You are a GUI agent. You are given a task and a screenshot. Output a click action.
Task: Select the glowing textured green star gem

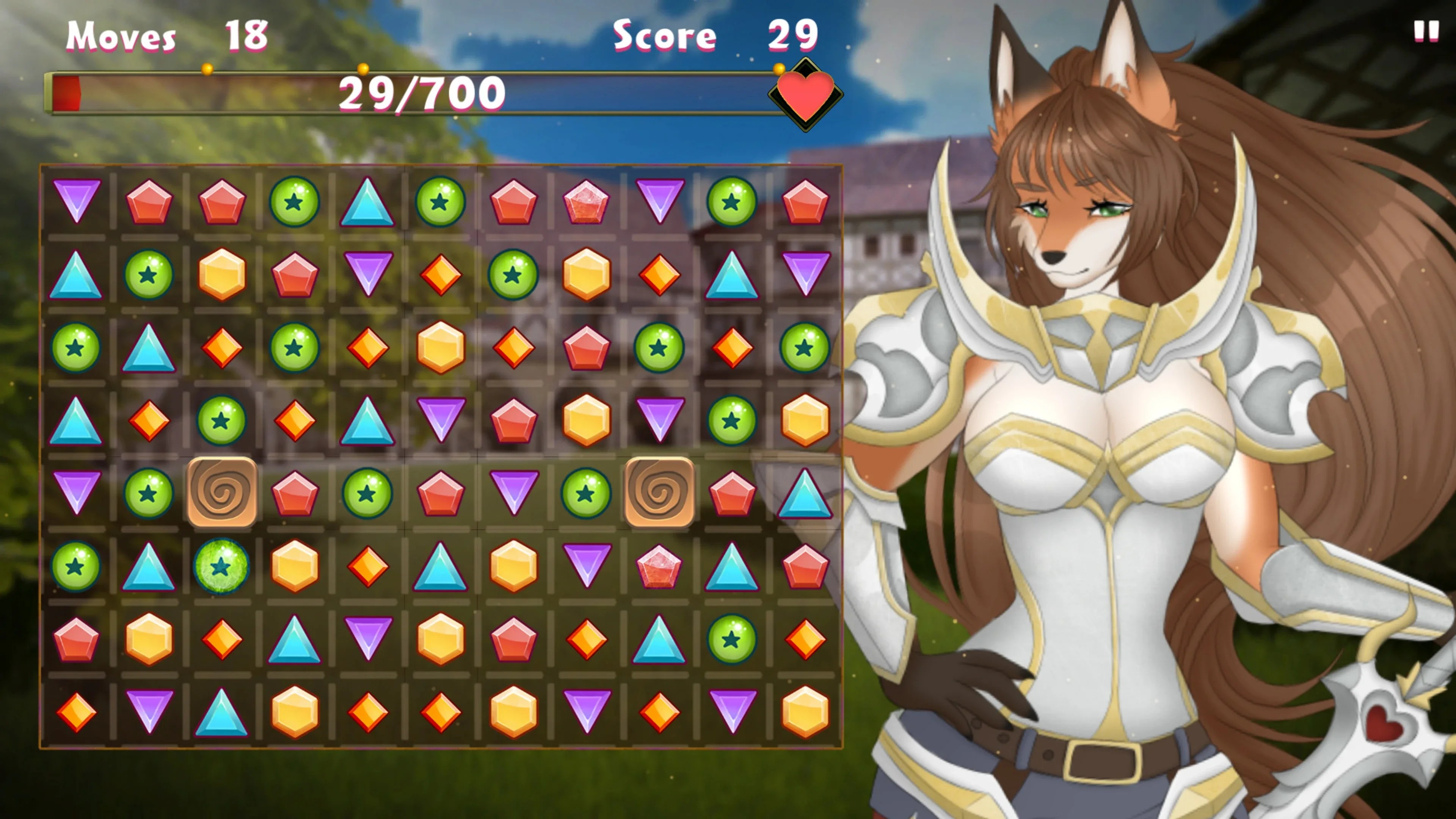[221, 566]
